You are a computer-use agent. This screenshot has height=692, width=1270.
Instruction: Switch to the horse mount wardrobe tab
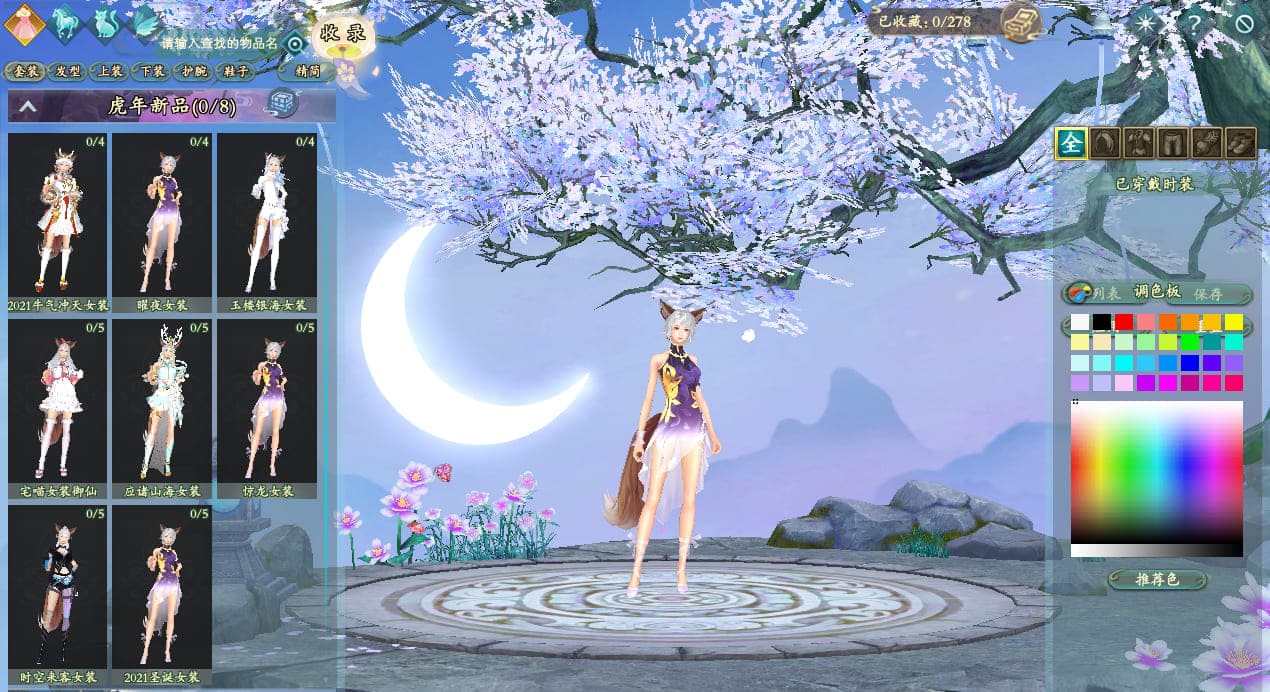68,21
